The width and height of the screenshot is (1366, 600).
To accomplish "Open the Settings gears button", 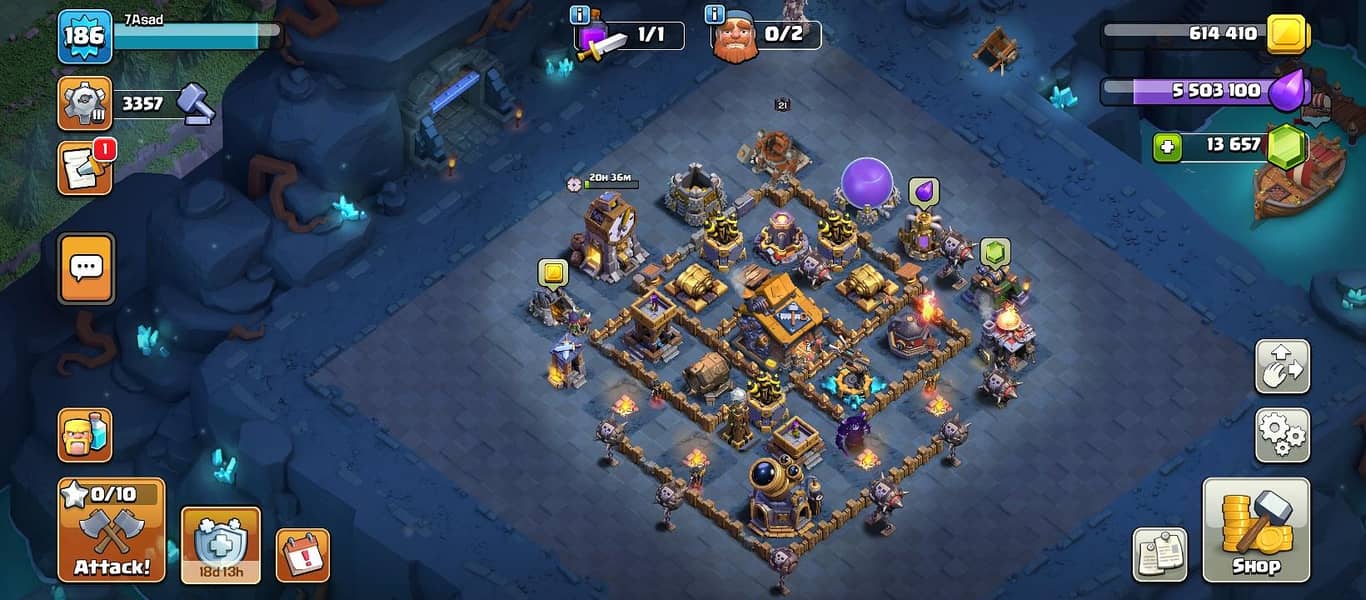I will [x=1283, y=435].
